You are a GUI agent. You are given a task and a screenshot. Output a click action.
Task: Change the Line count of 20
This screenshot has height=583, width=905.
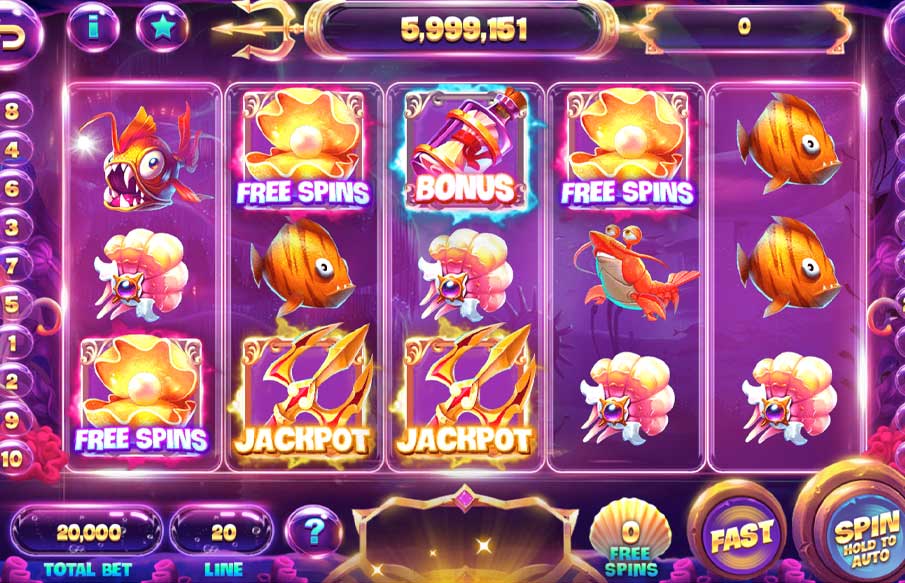tap(222, 532)
